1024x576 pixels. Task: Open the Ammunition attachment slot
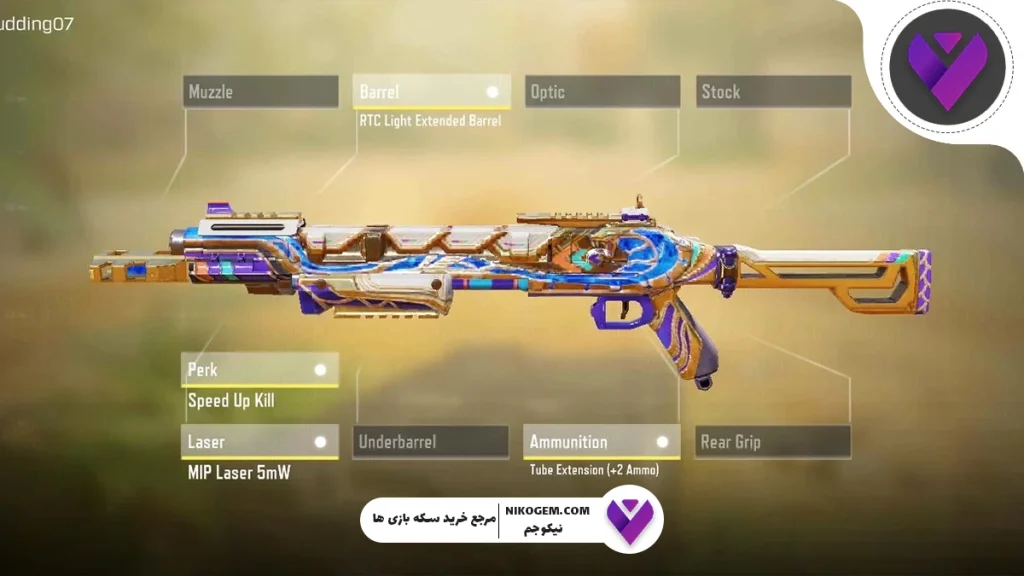(x=601, y=442)
